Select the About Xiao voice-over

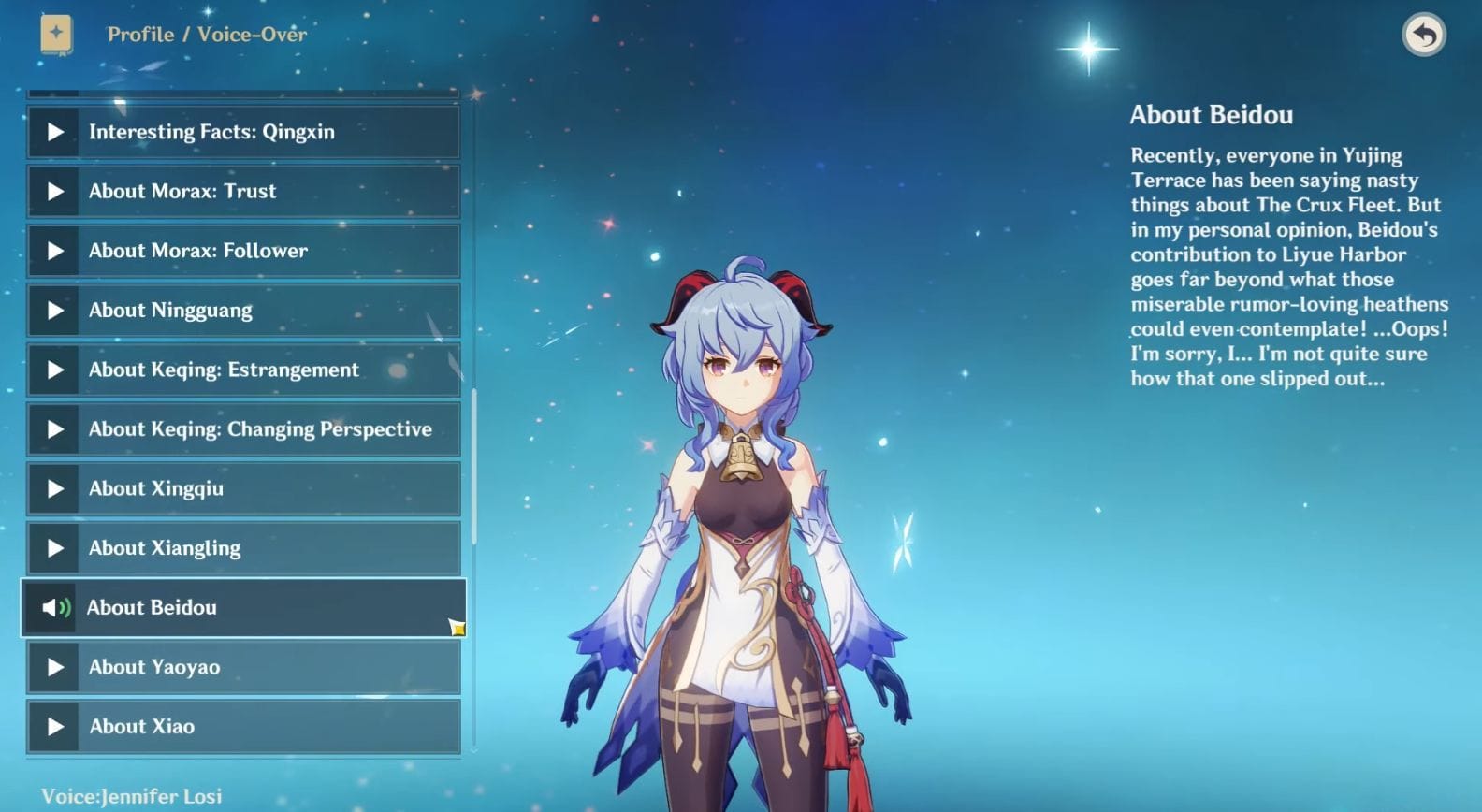[x=243, y=727]
